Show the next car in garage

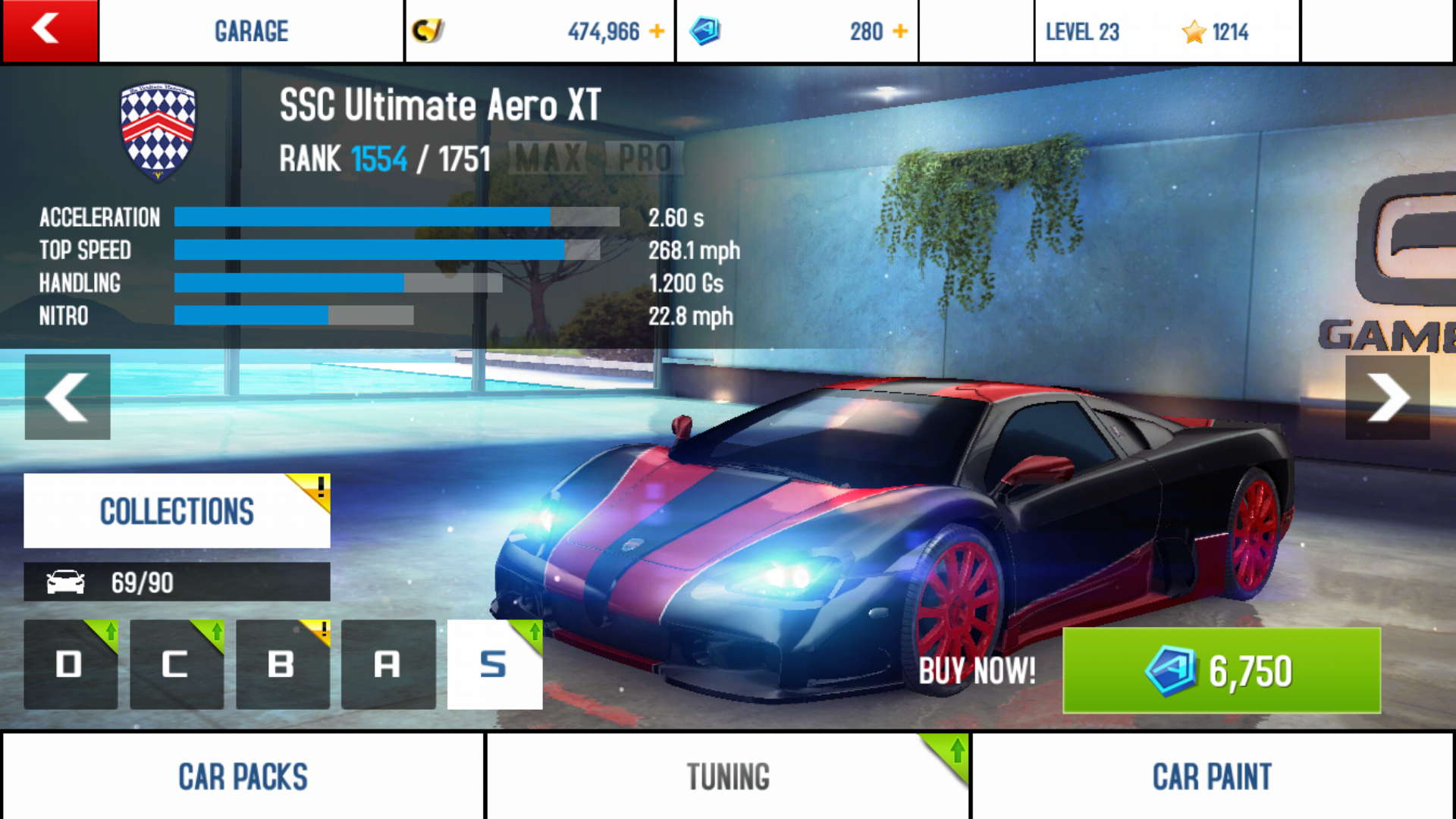(1387, 397)
